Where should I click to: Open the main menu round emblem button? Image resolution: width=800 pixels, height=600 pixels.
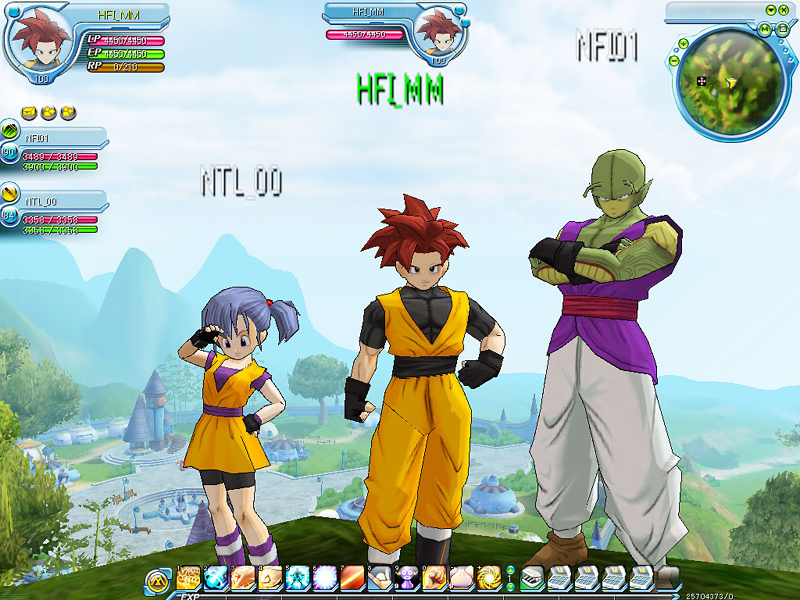click(x=157, y=579)
